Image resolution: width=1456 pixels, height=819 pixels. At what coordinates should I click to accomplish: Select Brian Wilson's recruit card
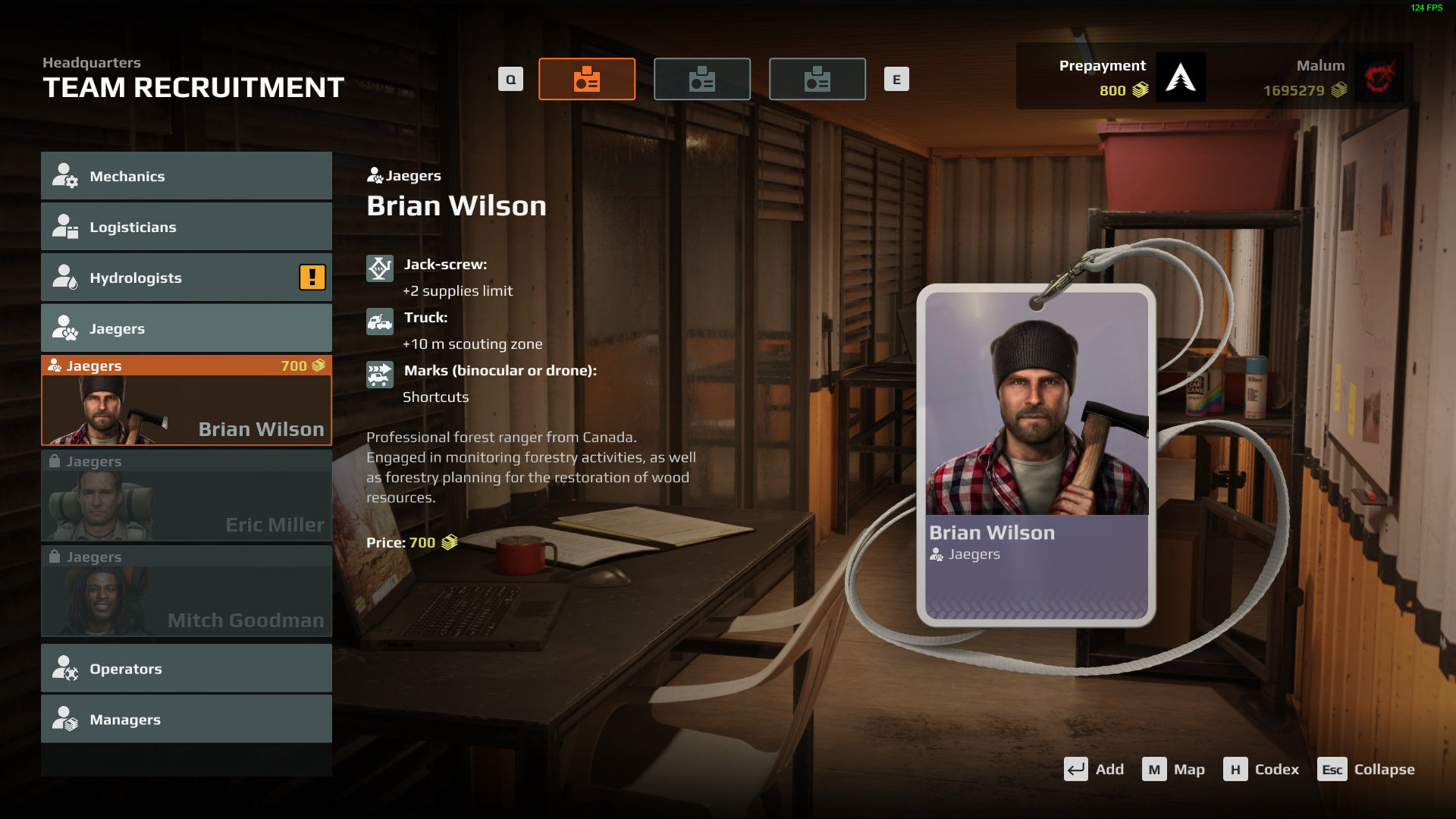point(186,400)
